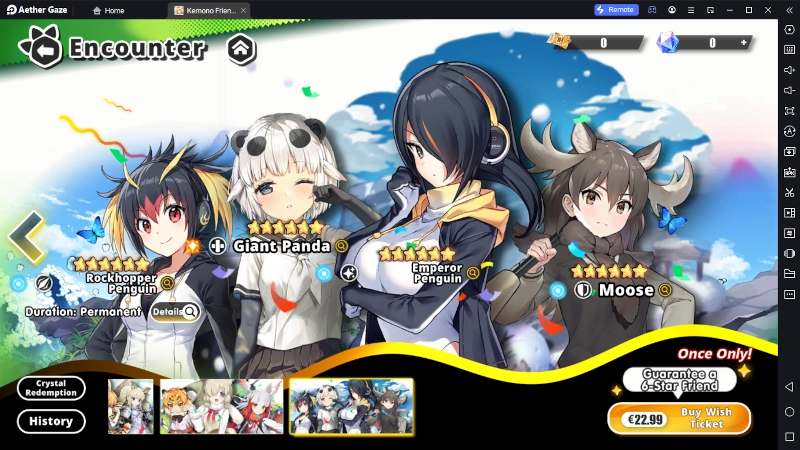Buy the Wish Ticket for €22.99

[x=679, y=418]
